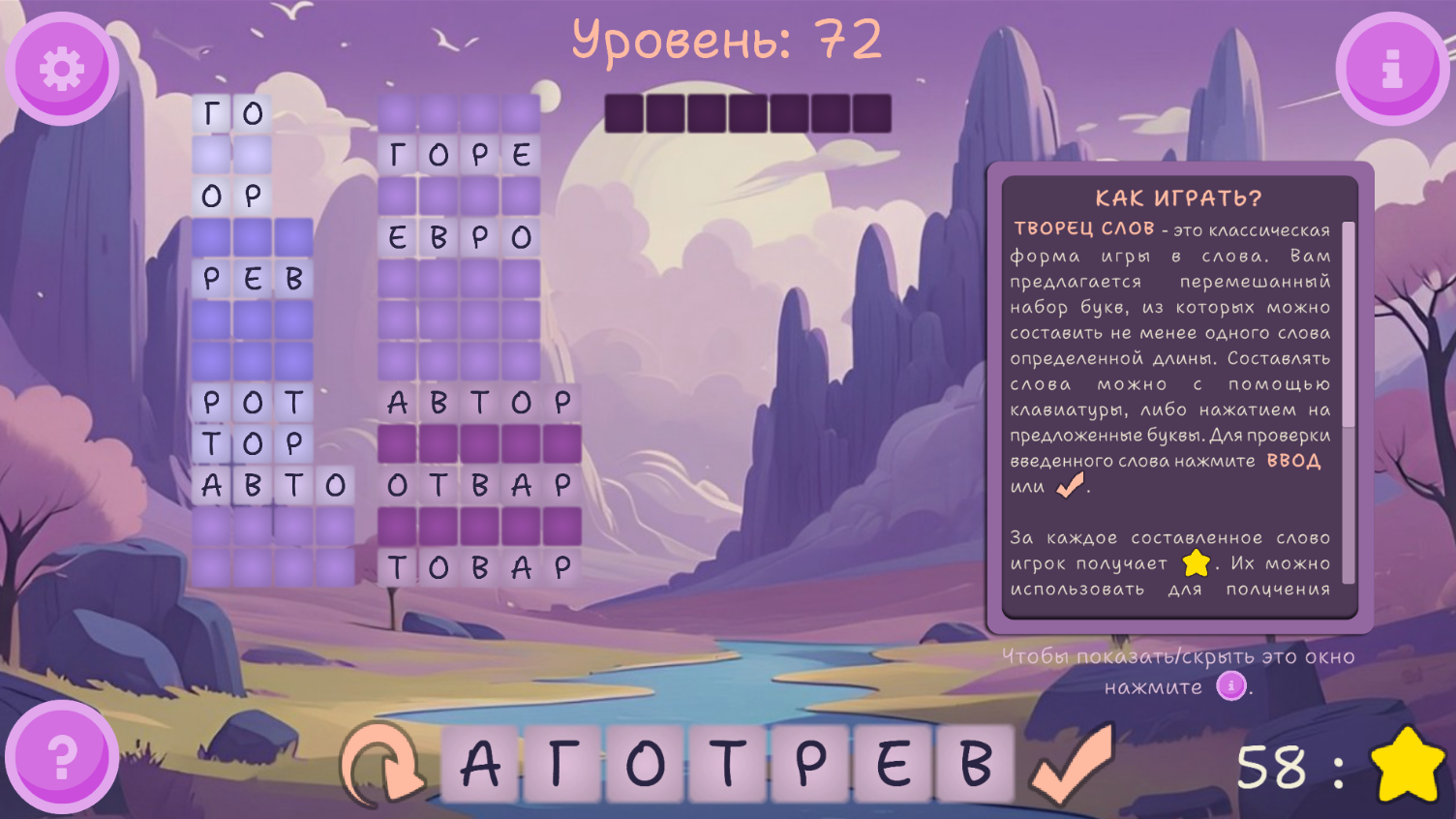Select the letter А tile
1456x819 pixels.
tap(482, 763)
